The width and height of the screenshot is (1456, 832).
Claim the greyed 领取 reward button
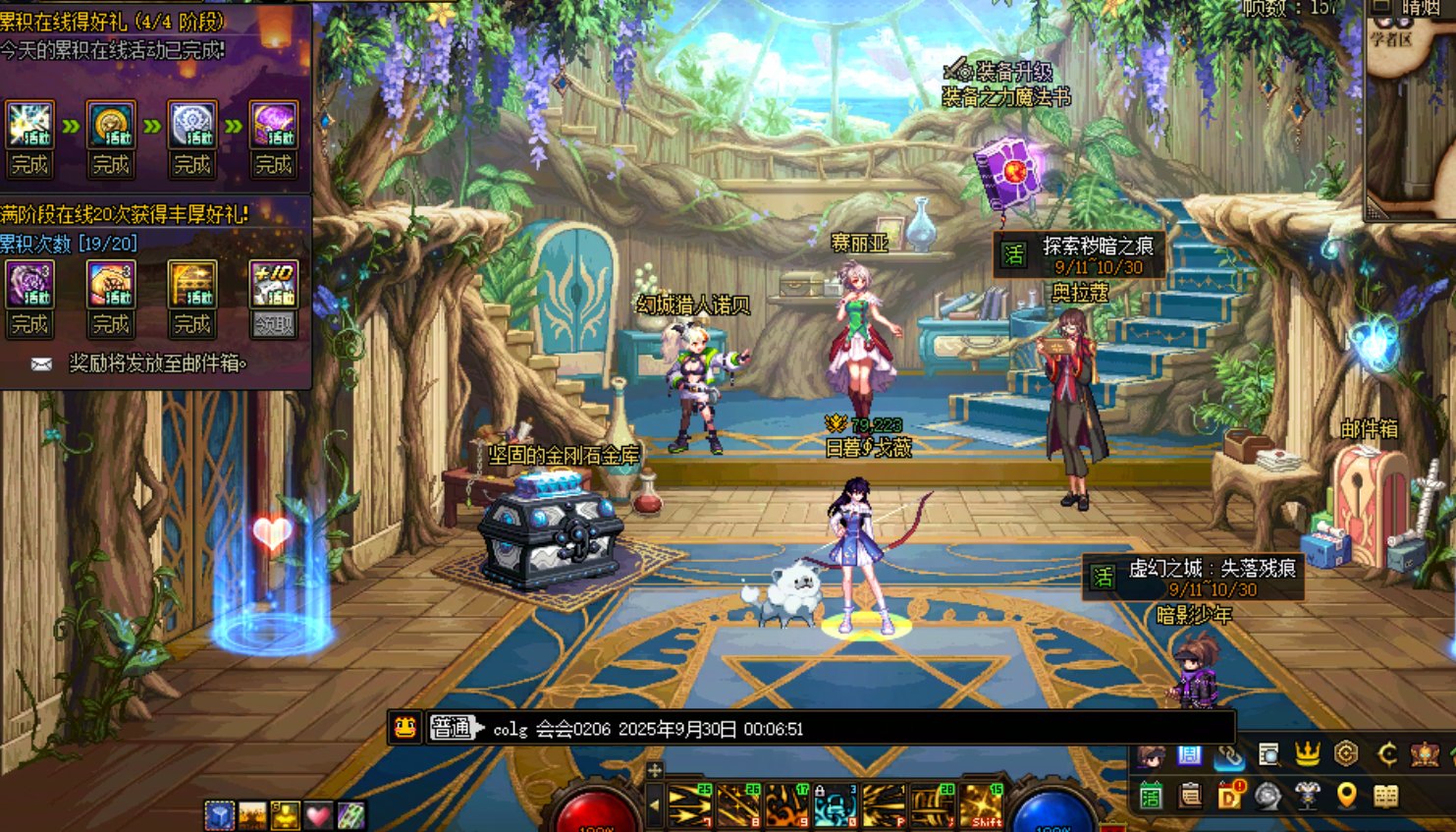coord(273,324)
